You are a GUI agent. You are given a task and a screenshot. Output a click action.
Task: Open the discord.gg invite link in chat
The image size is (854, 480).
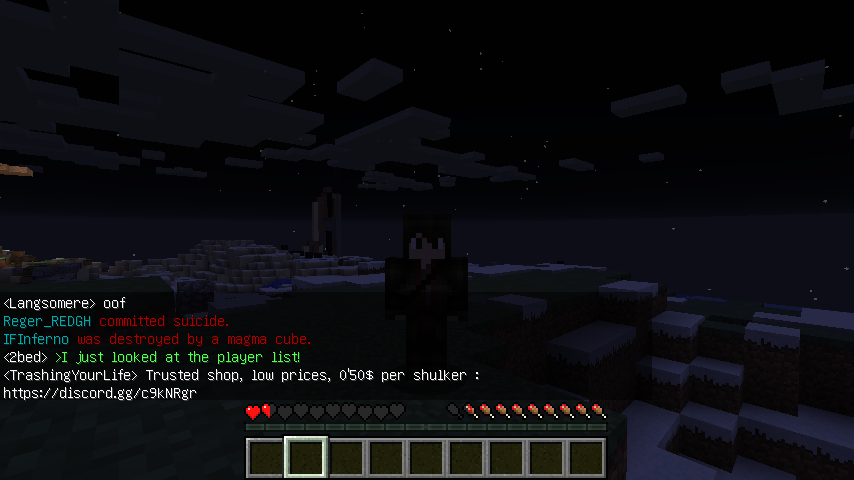99,393
